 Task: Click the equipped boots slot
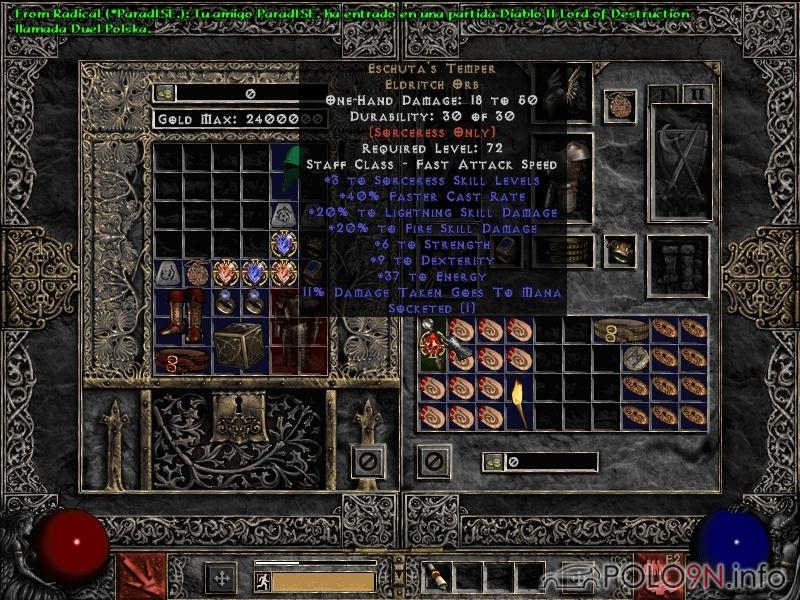point(678,260)
